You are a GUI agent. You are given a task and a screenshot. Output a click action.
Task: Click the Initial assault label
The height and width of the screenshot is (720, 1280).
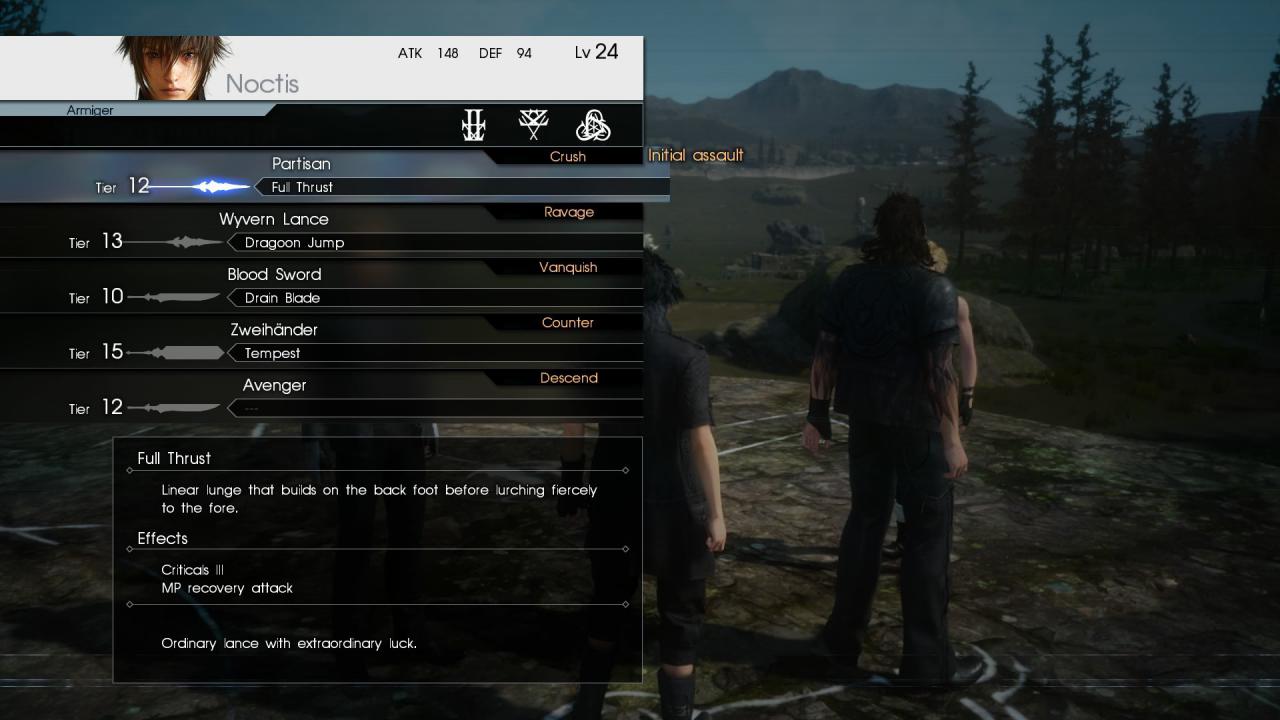(696, 155)
